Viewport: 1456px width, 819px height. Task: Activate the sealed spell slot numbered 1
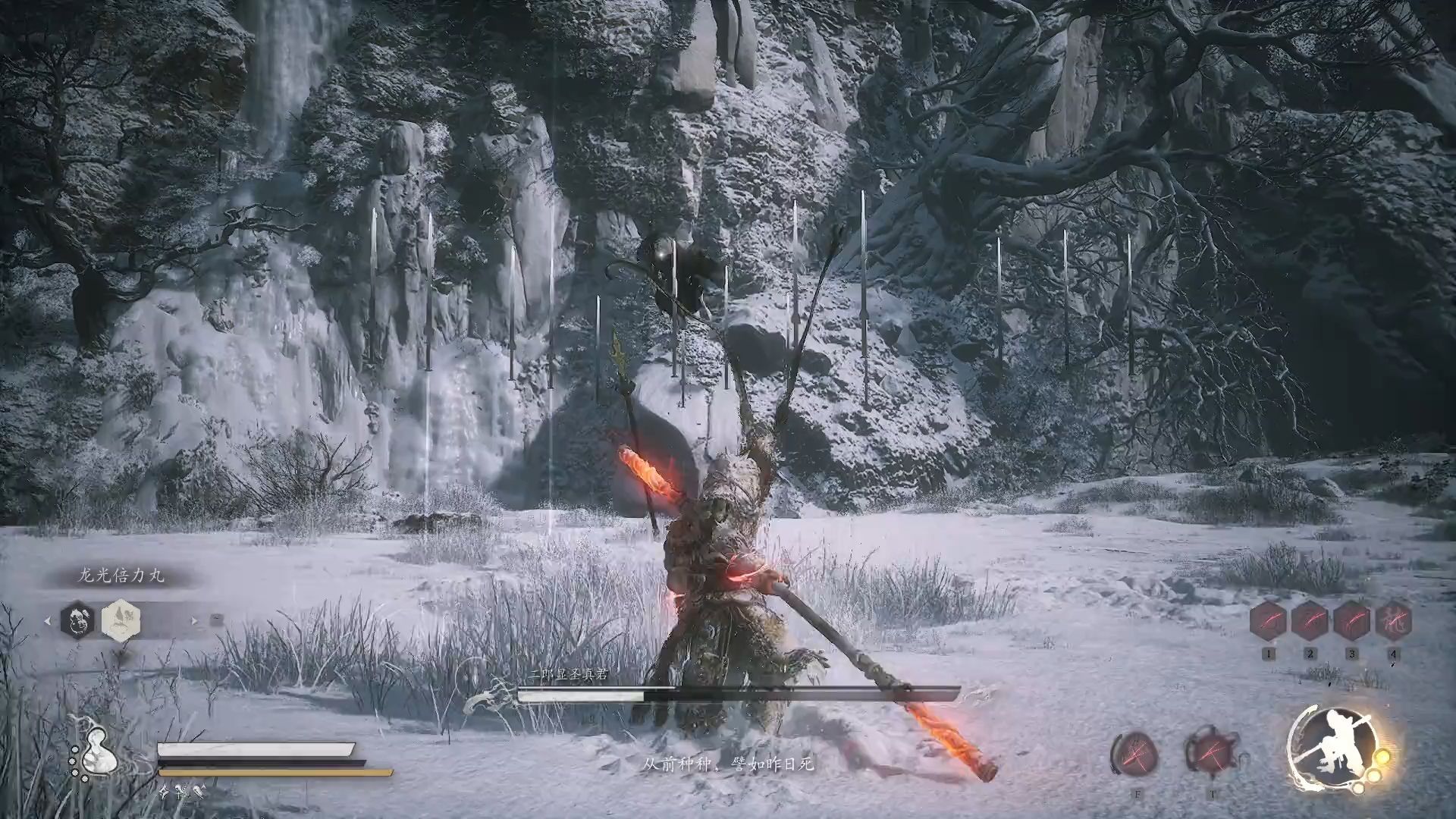point(1268,620)
